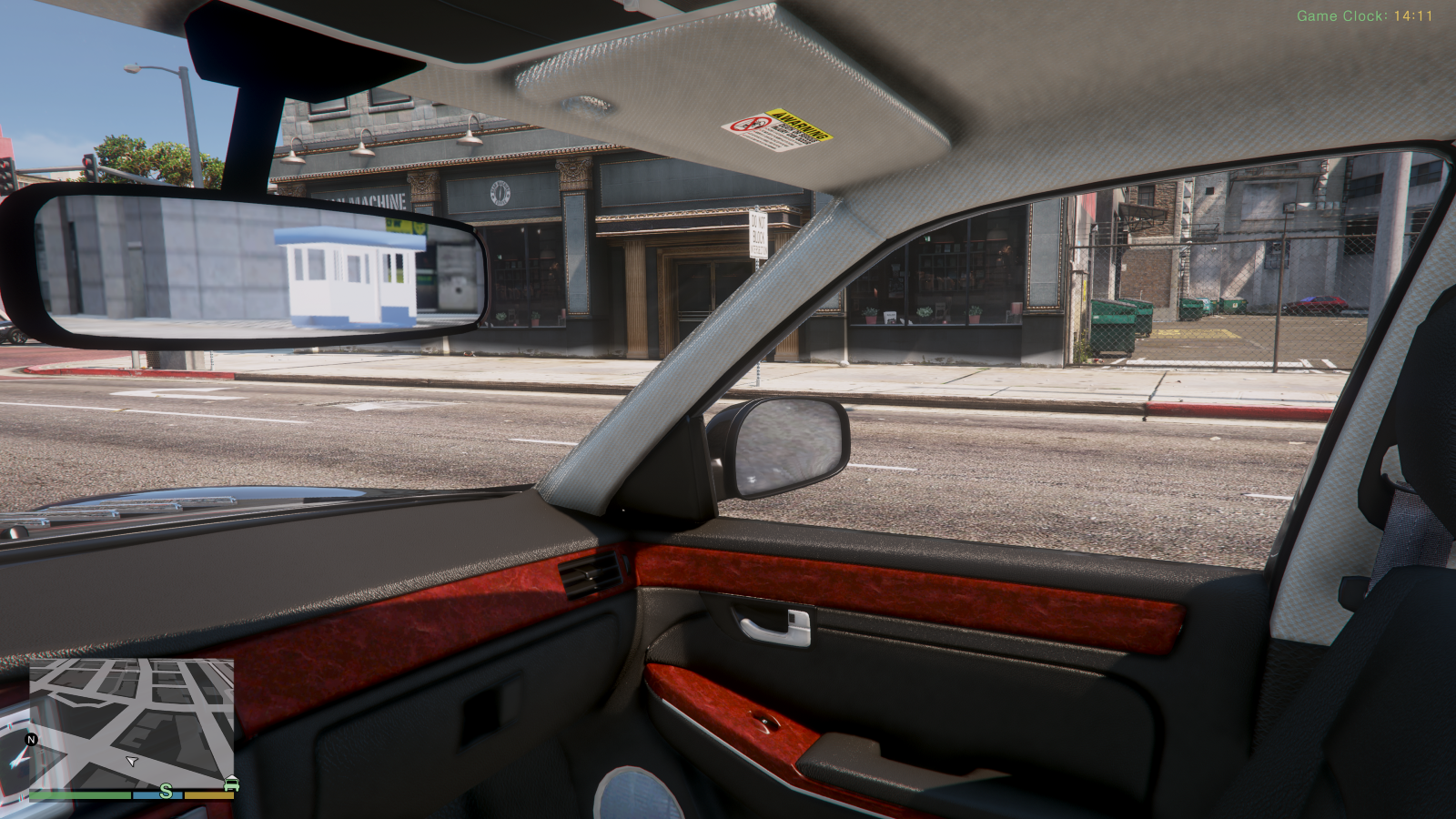Screen dimensions: 1456x819
Task: Click the white player arrow on the minimap
Action: tap(130, 763)
